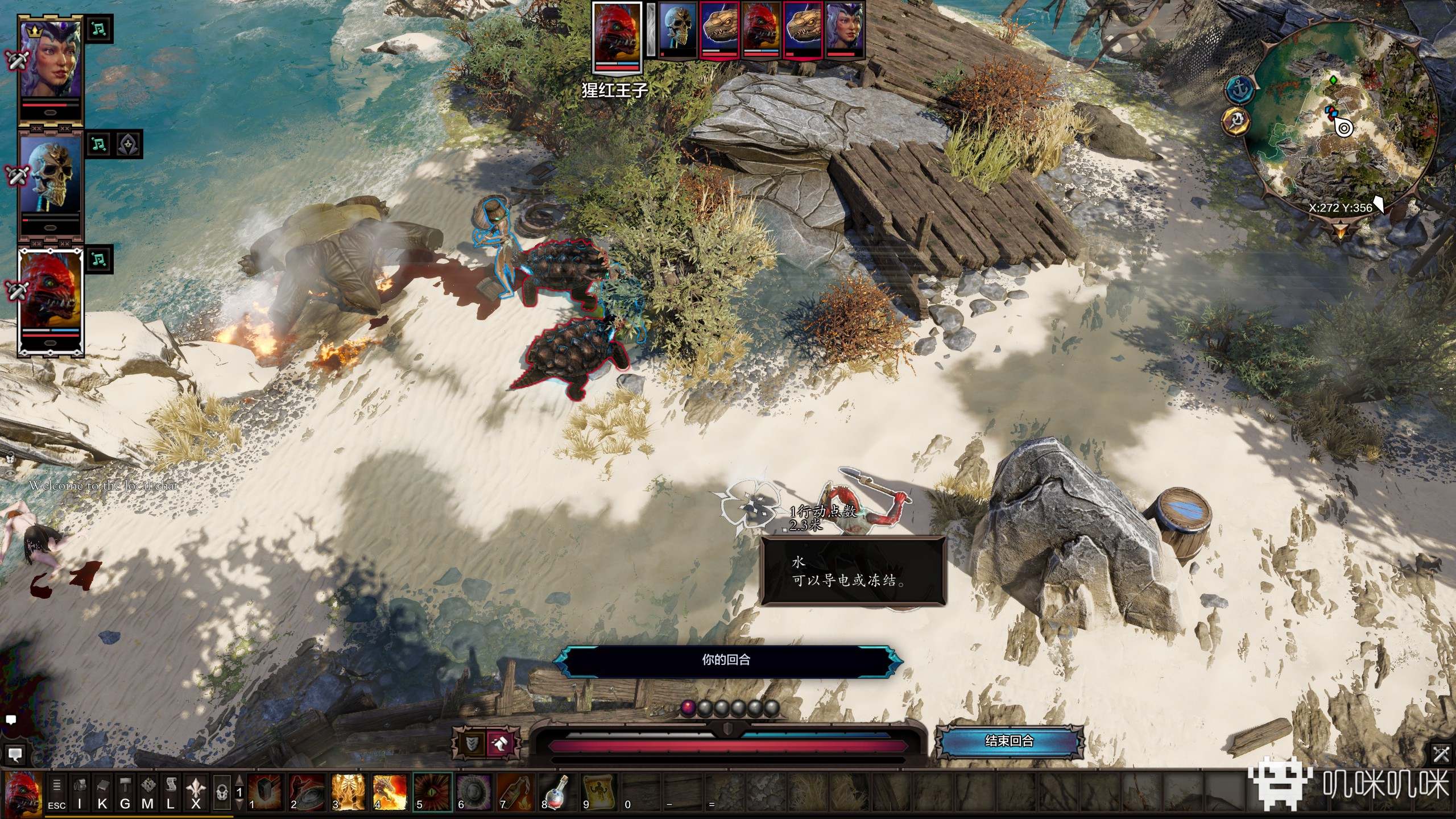The width and height of the screenshot is (1456, 819).
Task: Use the red potion flask in slot 8
Action: (x=556, y=792)
